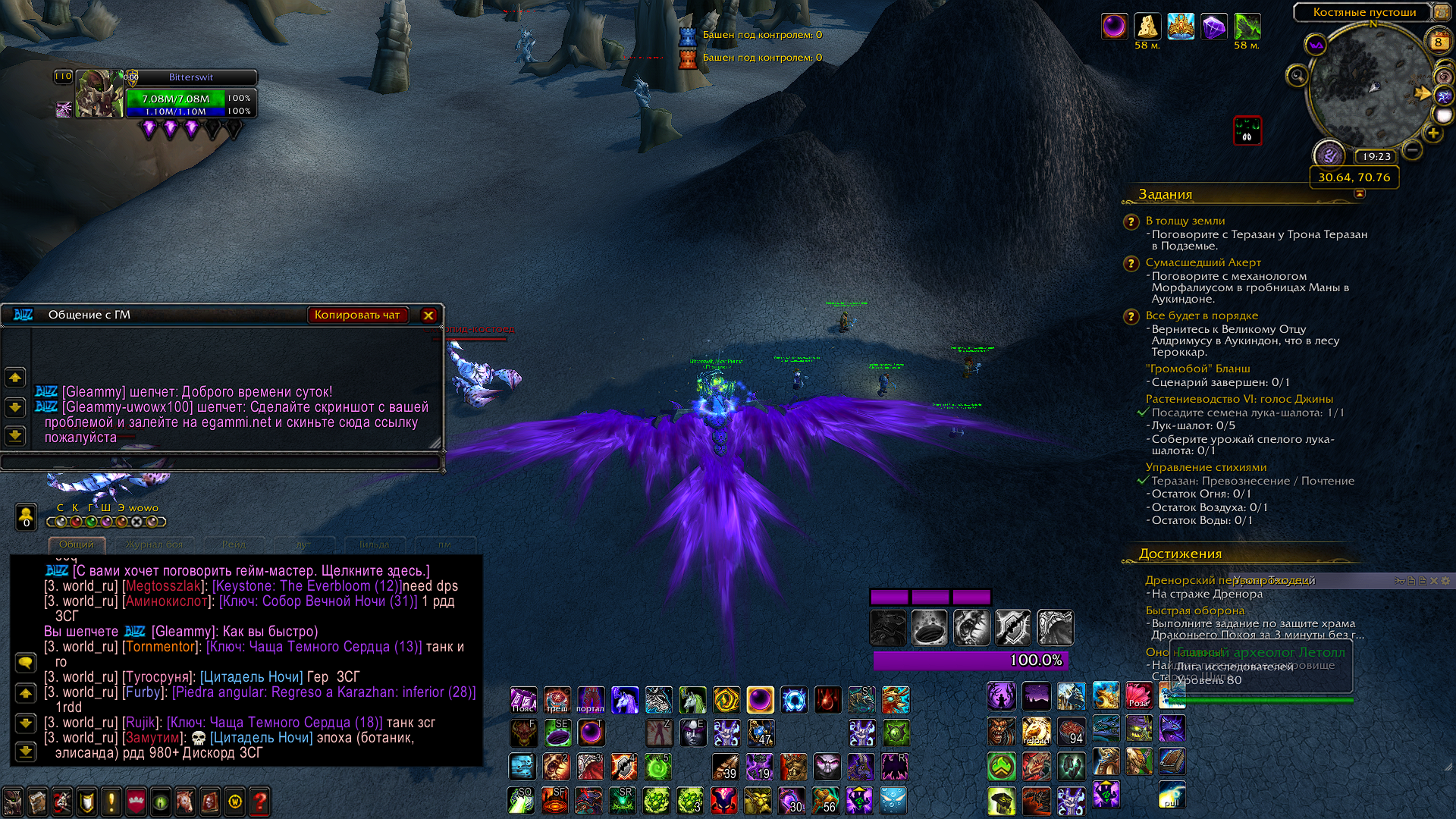Use the action slot labeled портал

click(590, 700)
